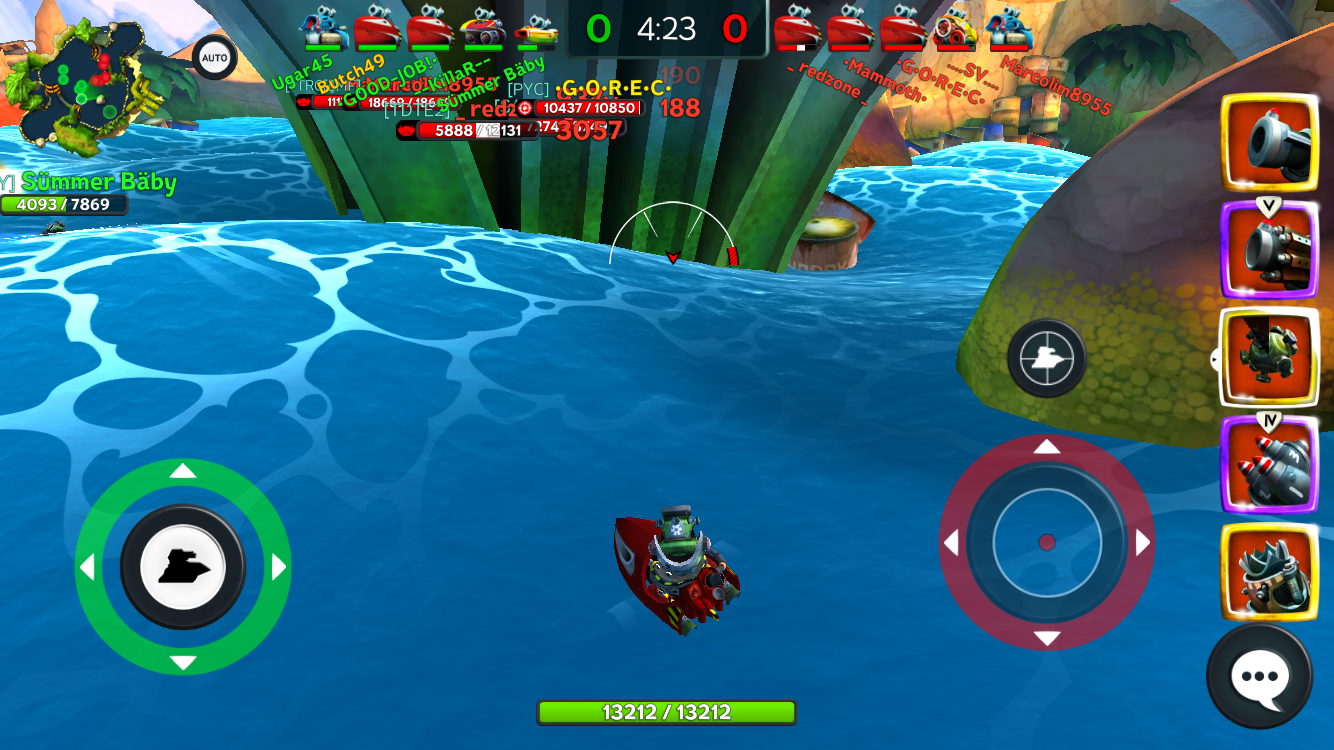Image resolution: width=1334 pixels, height=750 pixels.
Task: Tap the green steering pad's left arrow
Action: [87, 568]
